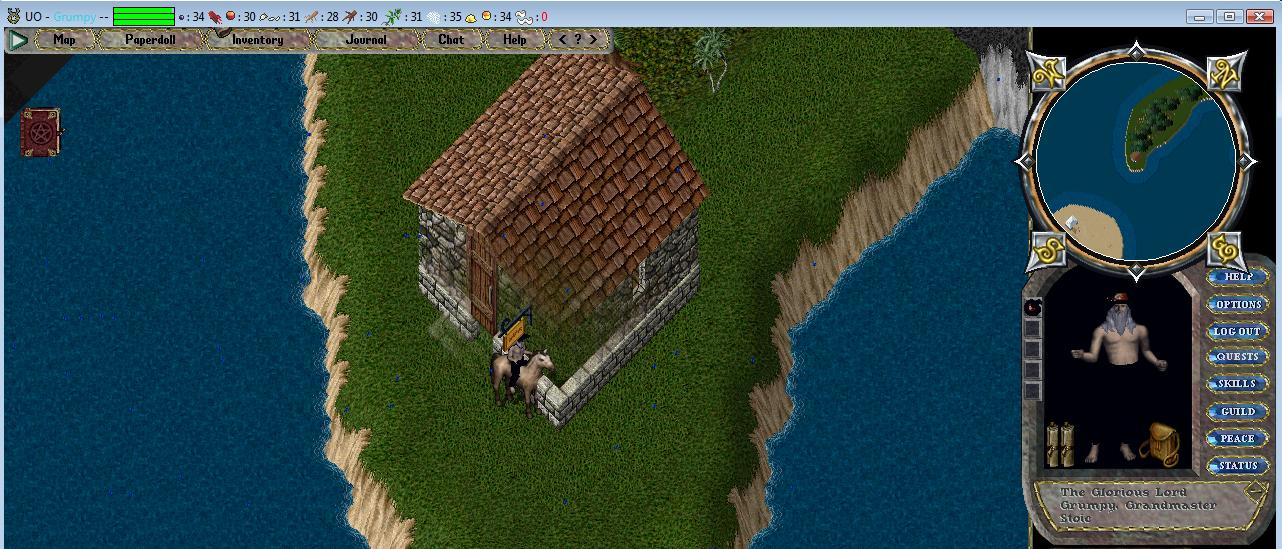The height and width of the screenshot is (549, 1282).
Task: Open the Chat button in the menu bar
Action: (451, 40)
